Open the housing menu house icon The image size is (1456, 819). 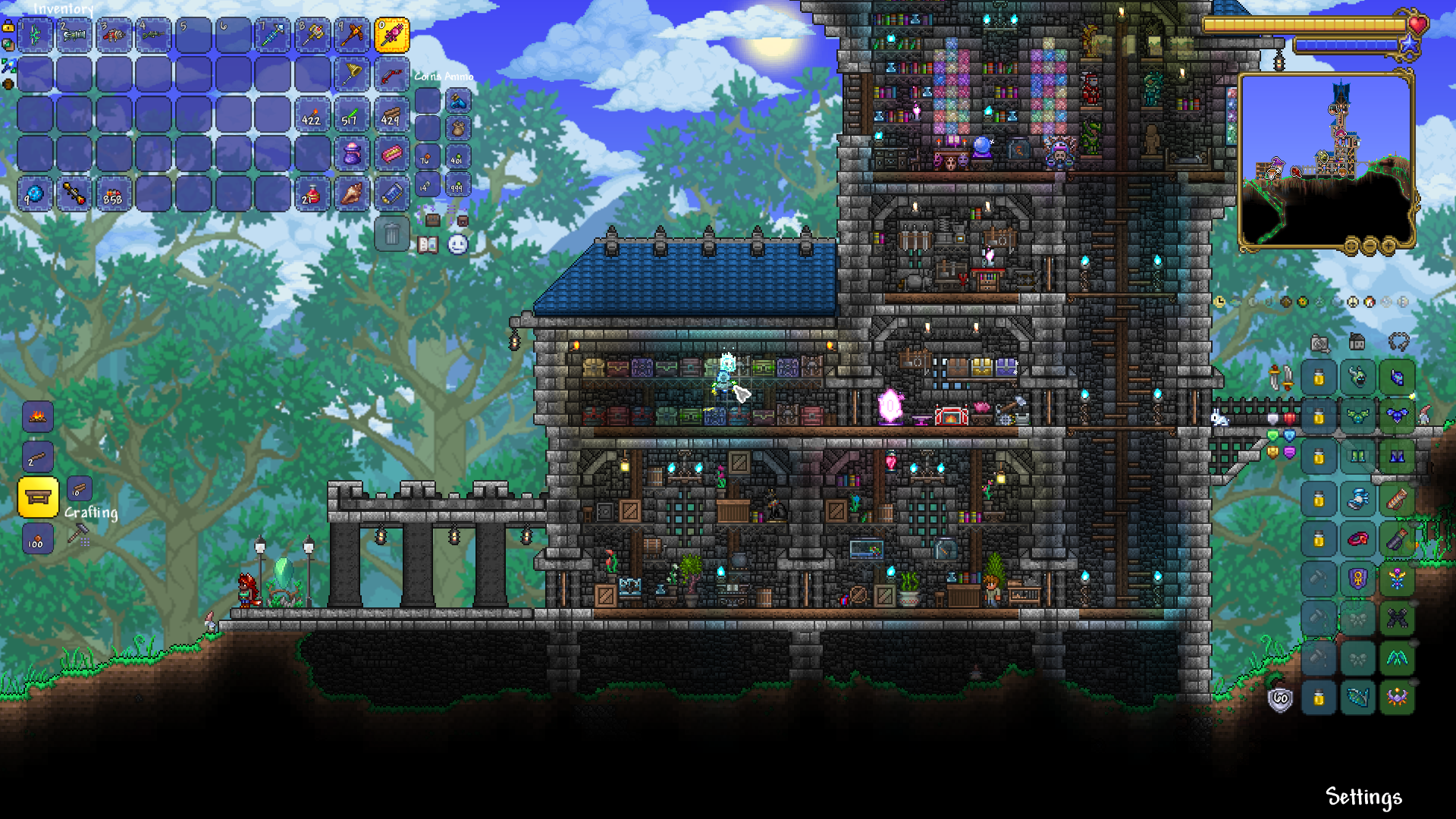[x=1357, y=342]
